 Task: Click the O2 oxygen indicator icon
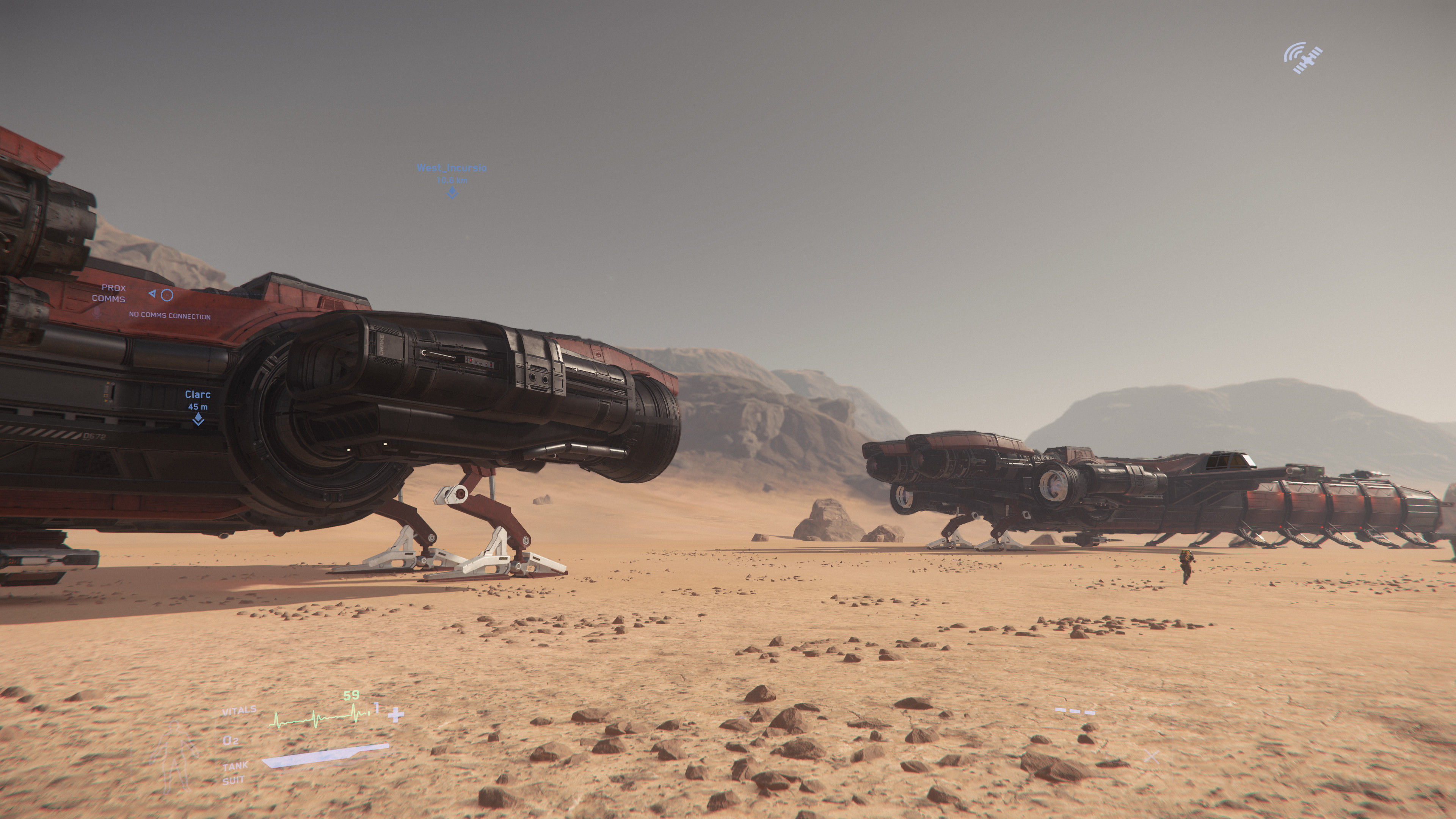[231, 741]
